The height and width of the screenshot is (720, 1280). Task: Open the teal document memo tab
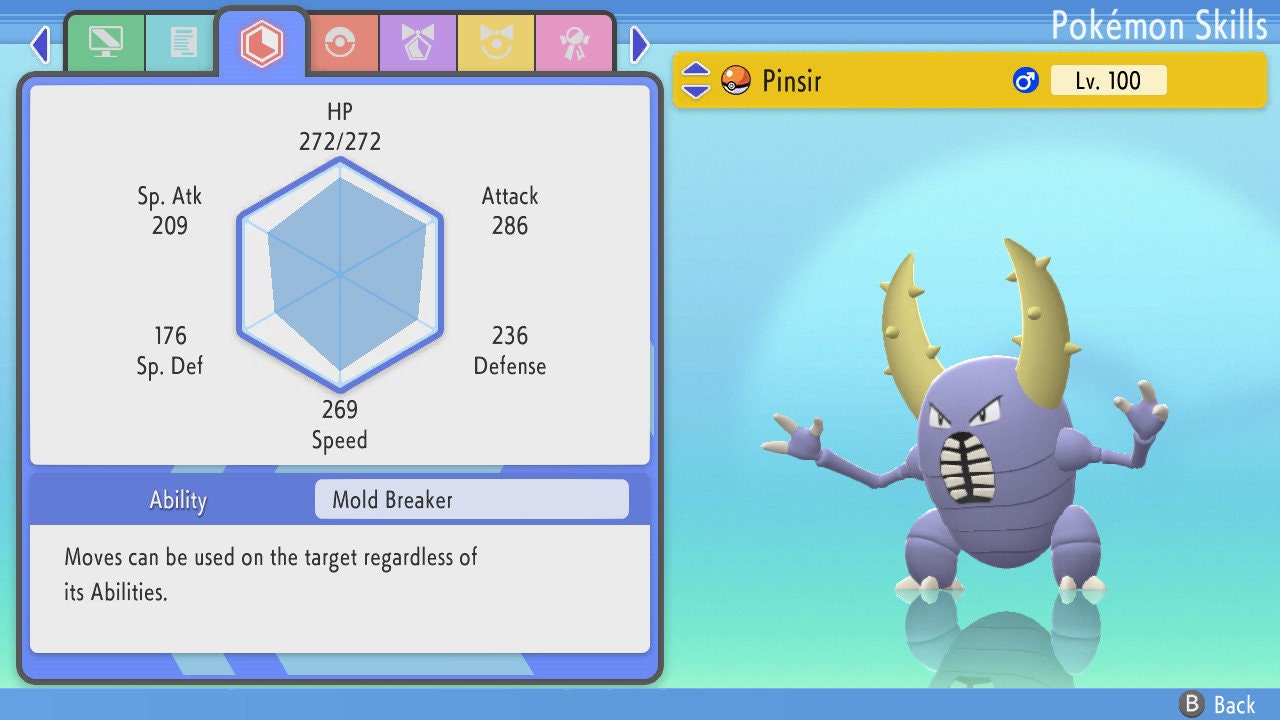coord(183,42)
